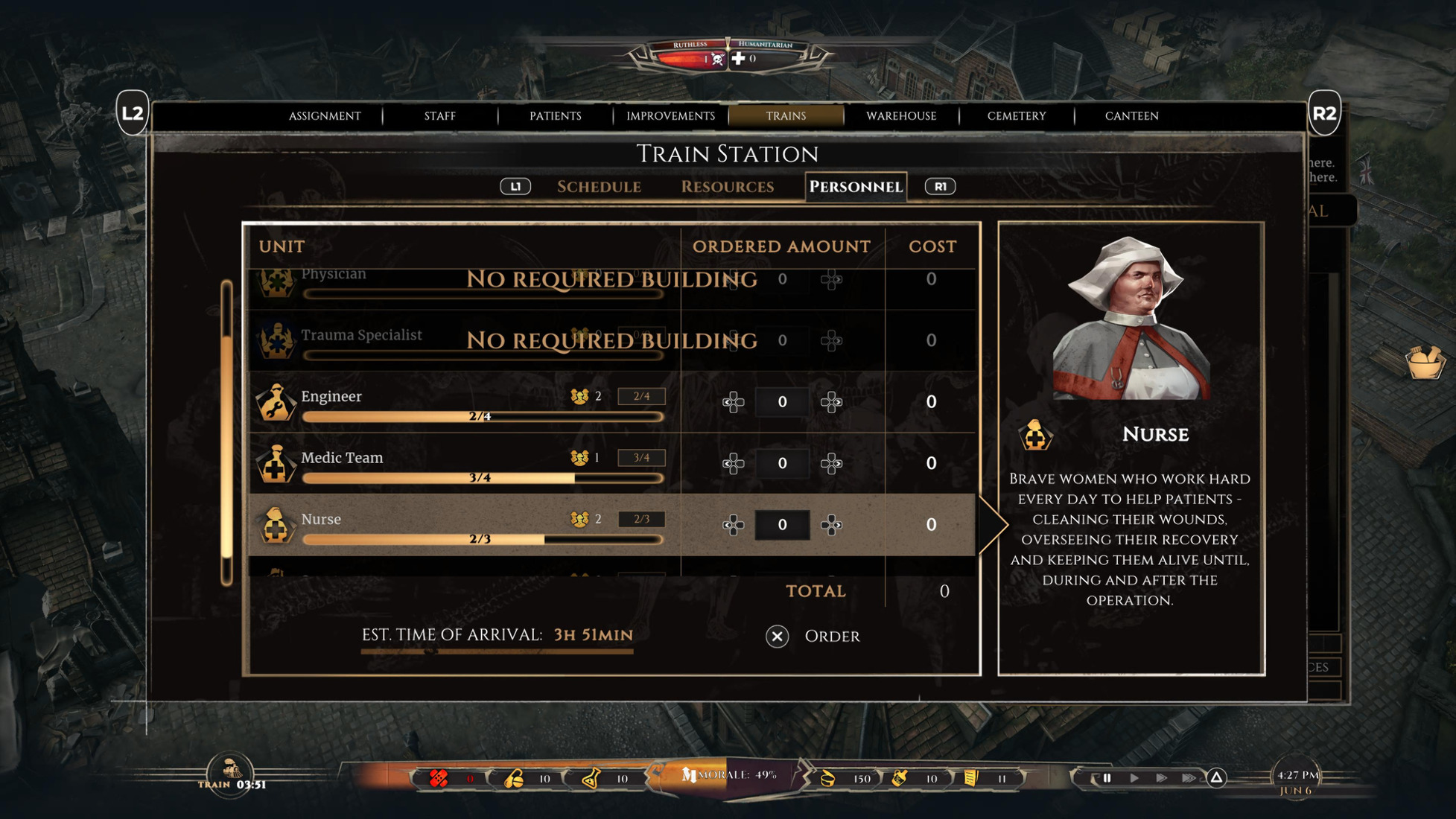Screen dimensions: 1456x819
Task: Switch to the Cemetery tab
Action: [1017, 115]
